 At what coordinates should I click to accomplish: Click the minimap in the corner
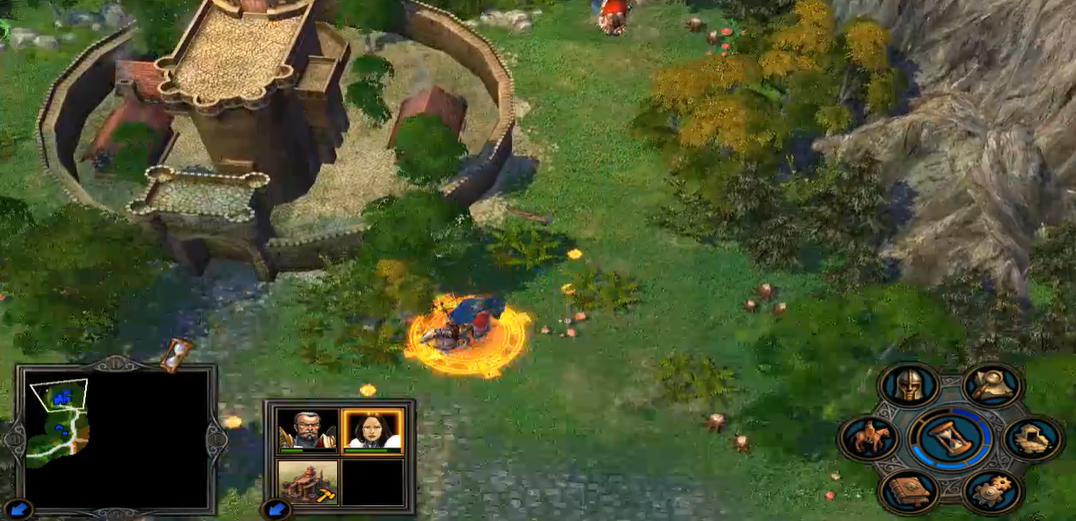tap(115, 436)
